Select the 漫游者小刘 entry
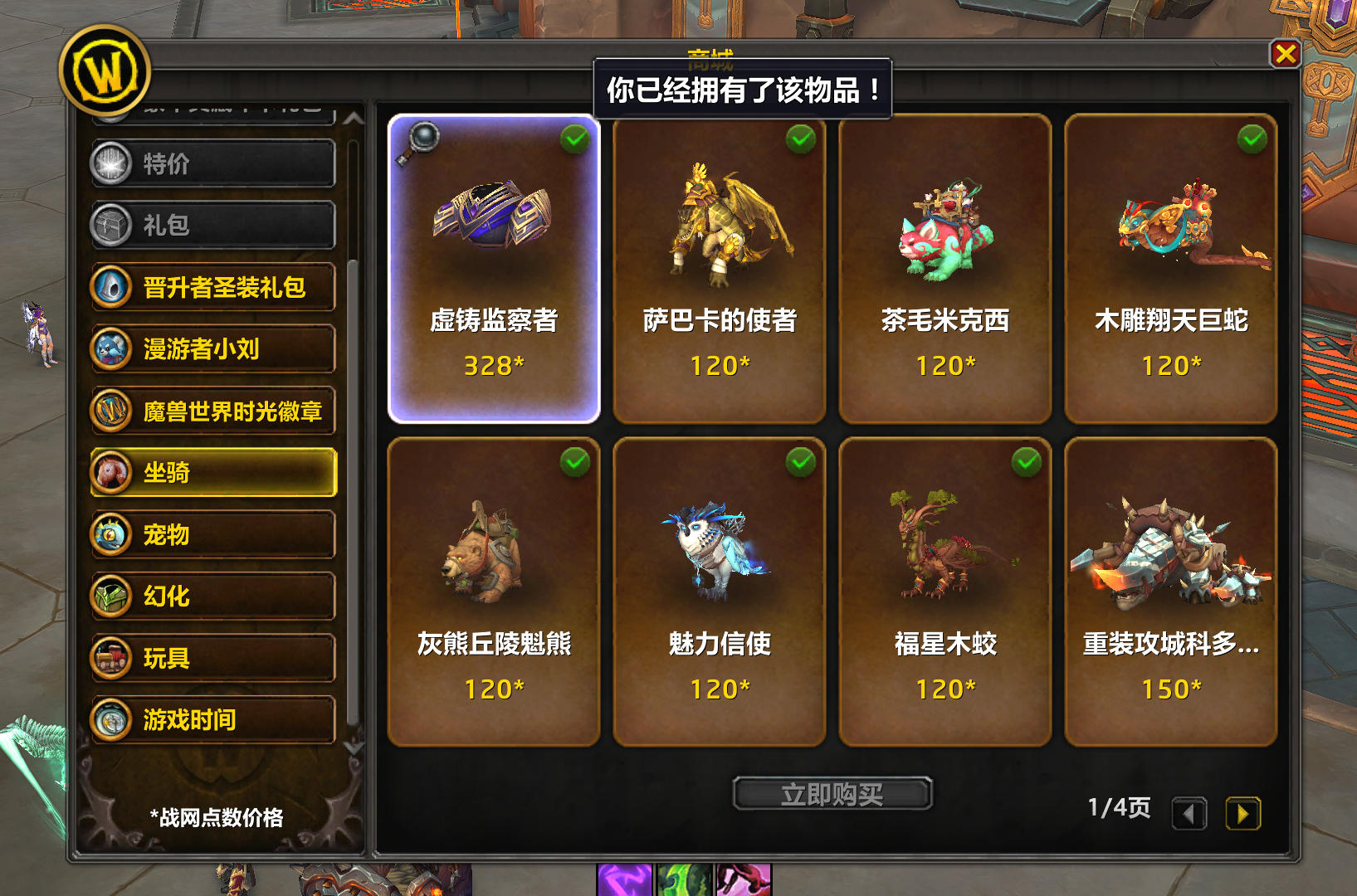The height and width of the screenshot is (896, 1357). coord(212,349)
